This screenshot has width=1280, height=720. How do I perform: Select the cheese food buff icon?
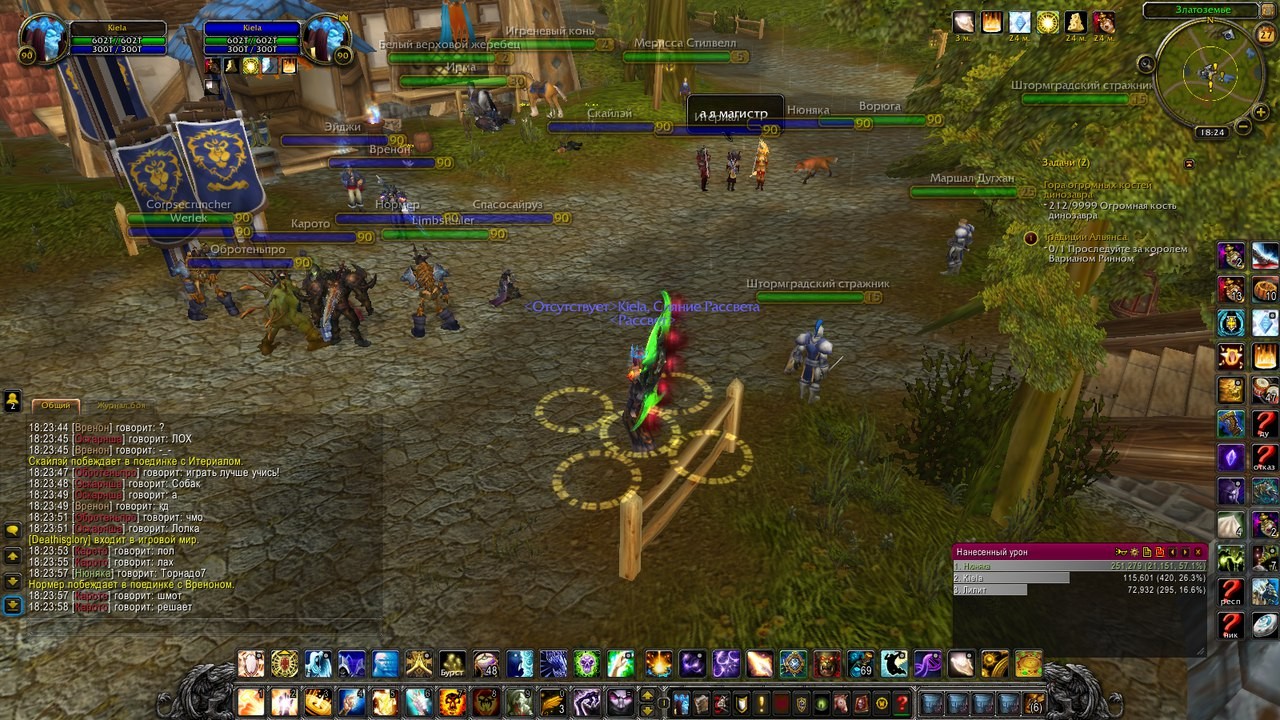point(1075,22)
